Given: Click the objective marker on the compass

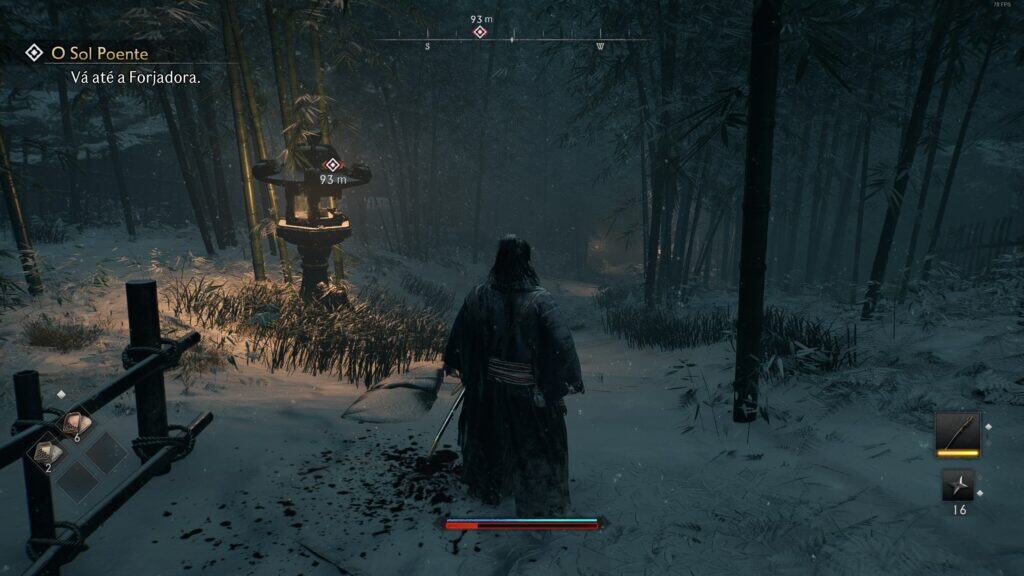Looking at the screenshot, I should 480,32.
